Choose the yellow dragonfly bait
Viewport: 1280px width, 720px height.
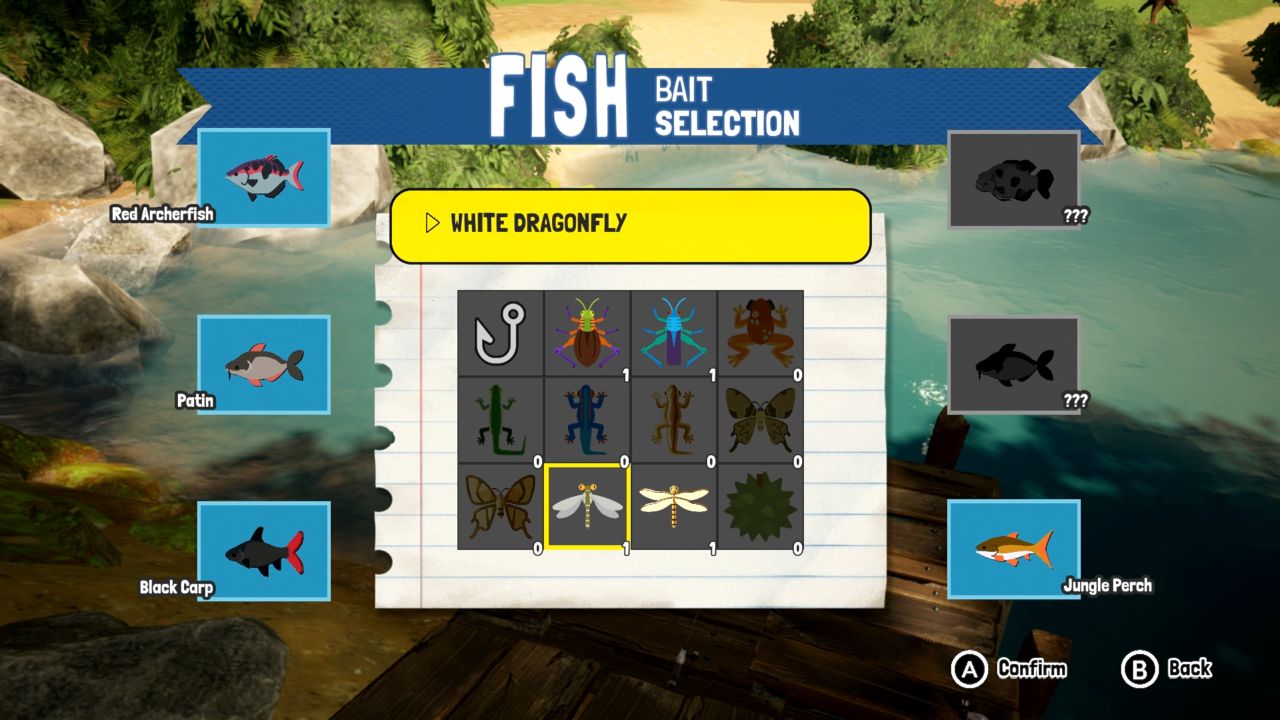[672, 508]
